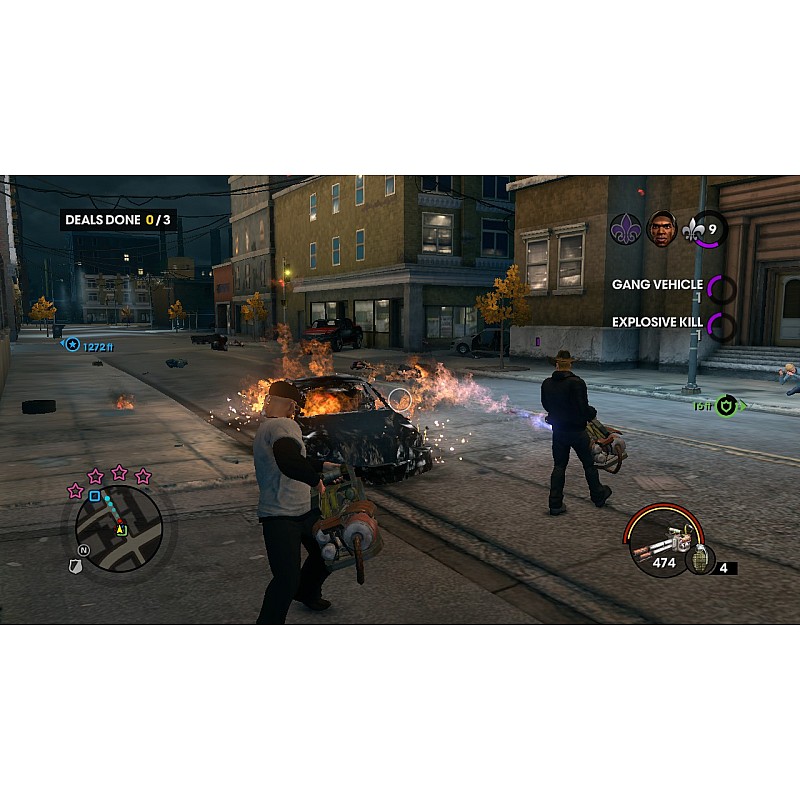Select the blue square minimap marker

[95, 496]
